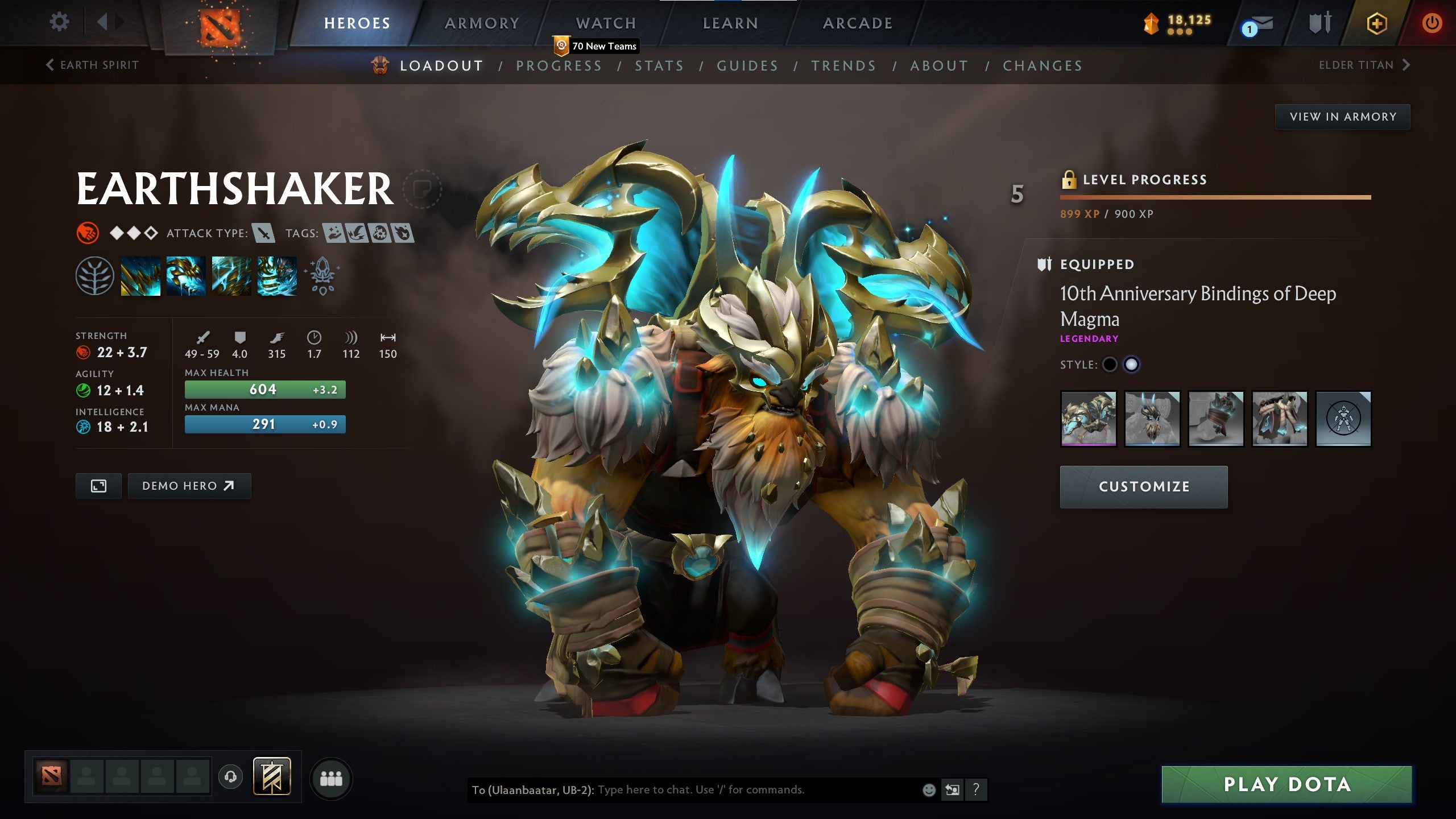The height and width of the screenshot is (819, 1456).
Task: Open the Changes sub-tab
Action: point(1043,66)
